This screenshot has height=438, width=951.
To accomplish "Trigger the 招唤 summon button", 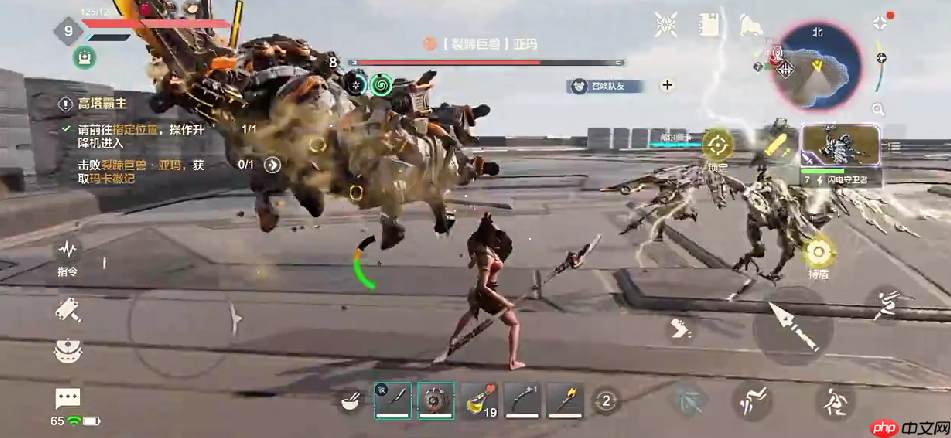I will pyautogui.click(x=819, y=251).
